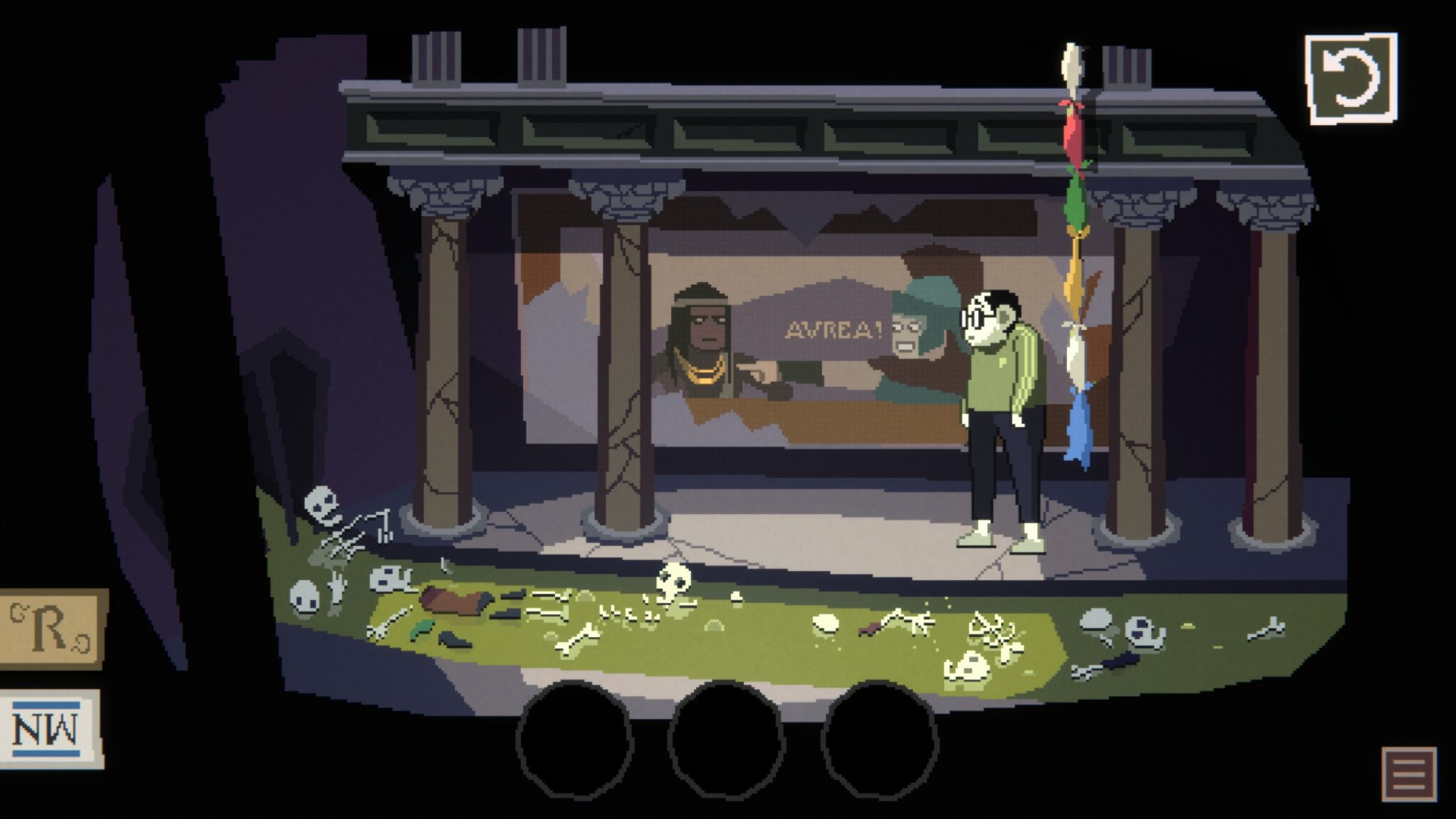The height and width of the screenshot is (819, 1456).
Task: Select the tan 'R' paper card
Action: [52, 629]
